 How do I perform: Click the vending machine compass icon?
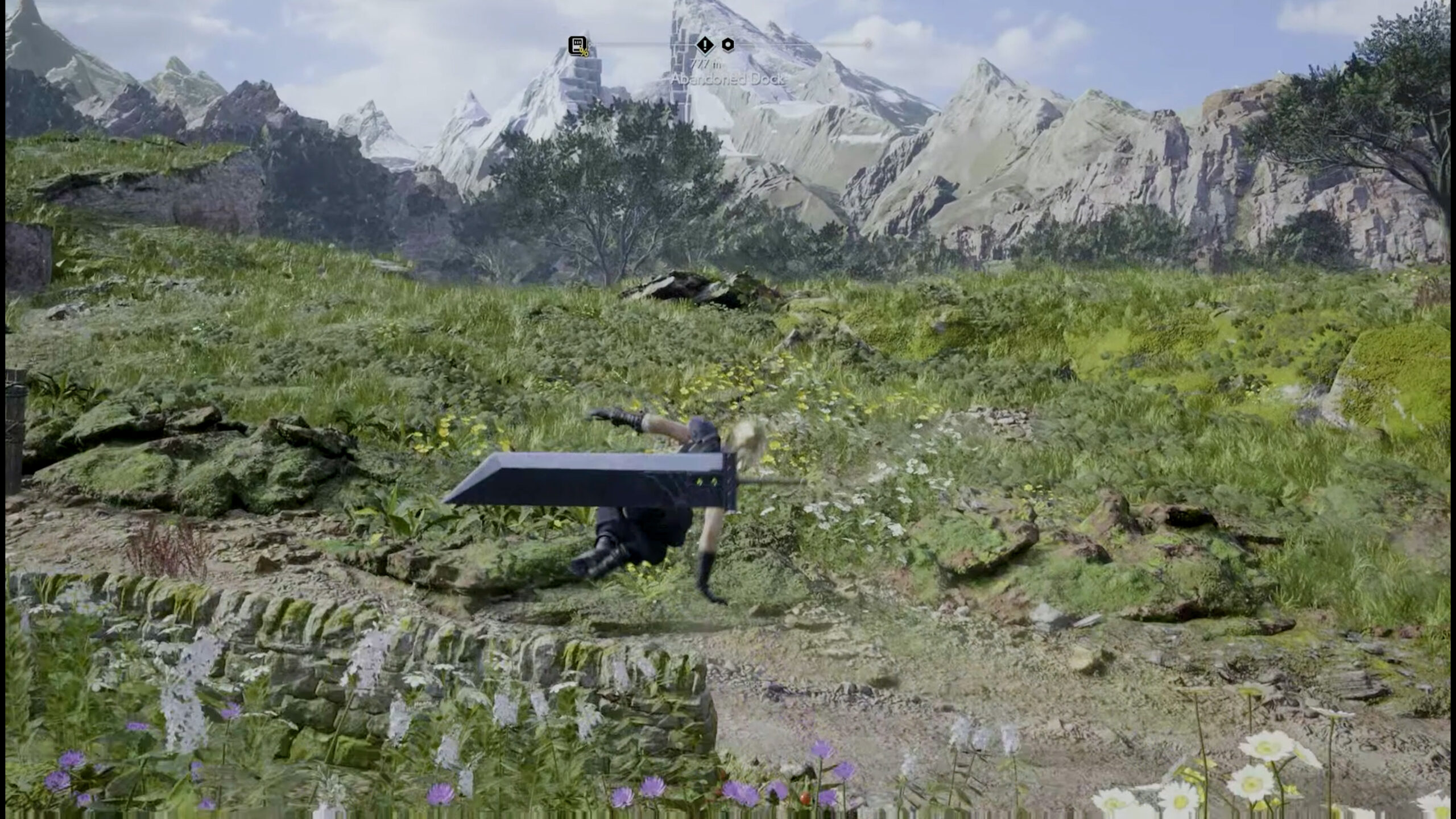[578, 45]
